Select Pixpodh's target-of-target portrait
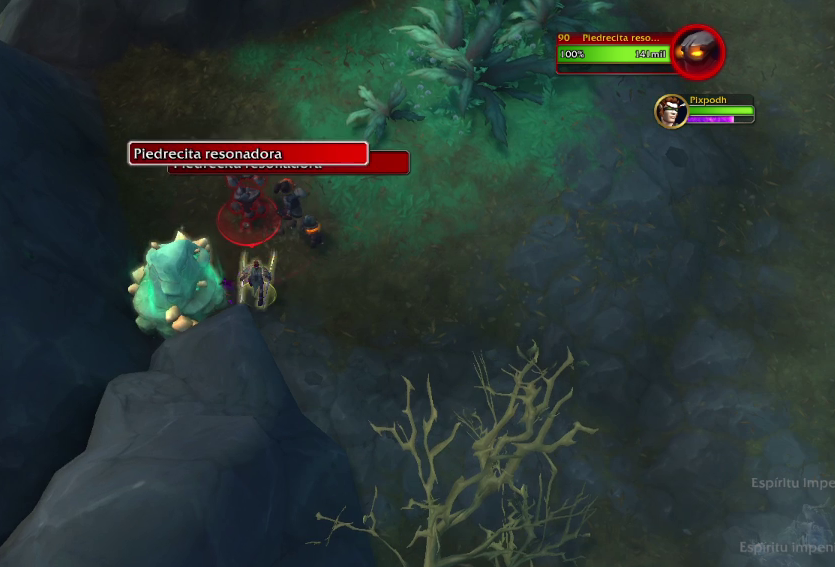The width and height of the screenshot is (835, 567). tap(670, 111)
